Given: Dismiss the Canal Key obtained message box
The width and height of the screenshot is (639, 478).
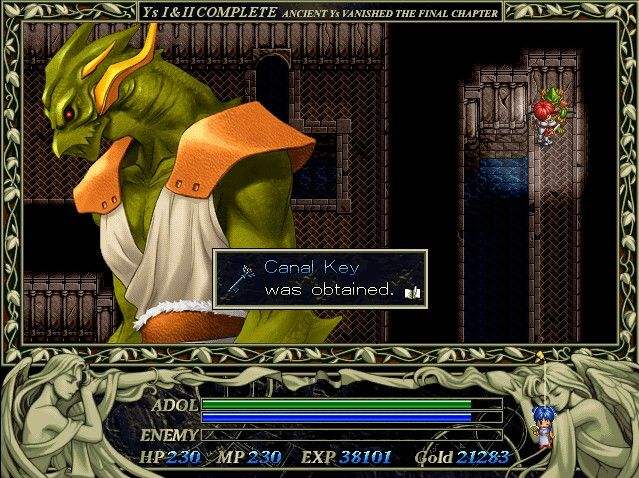Looking at the screenshot, I should coord(320,279).
